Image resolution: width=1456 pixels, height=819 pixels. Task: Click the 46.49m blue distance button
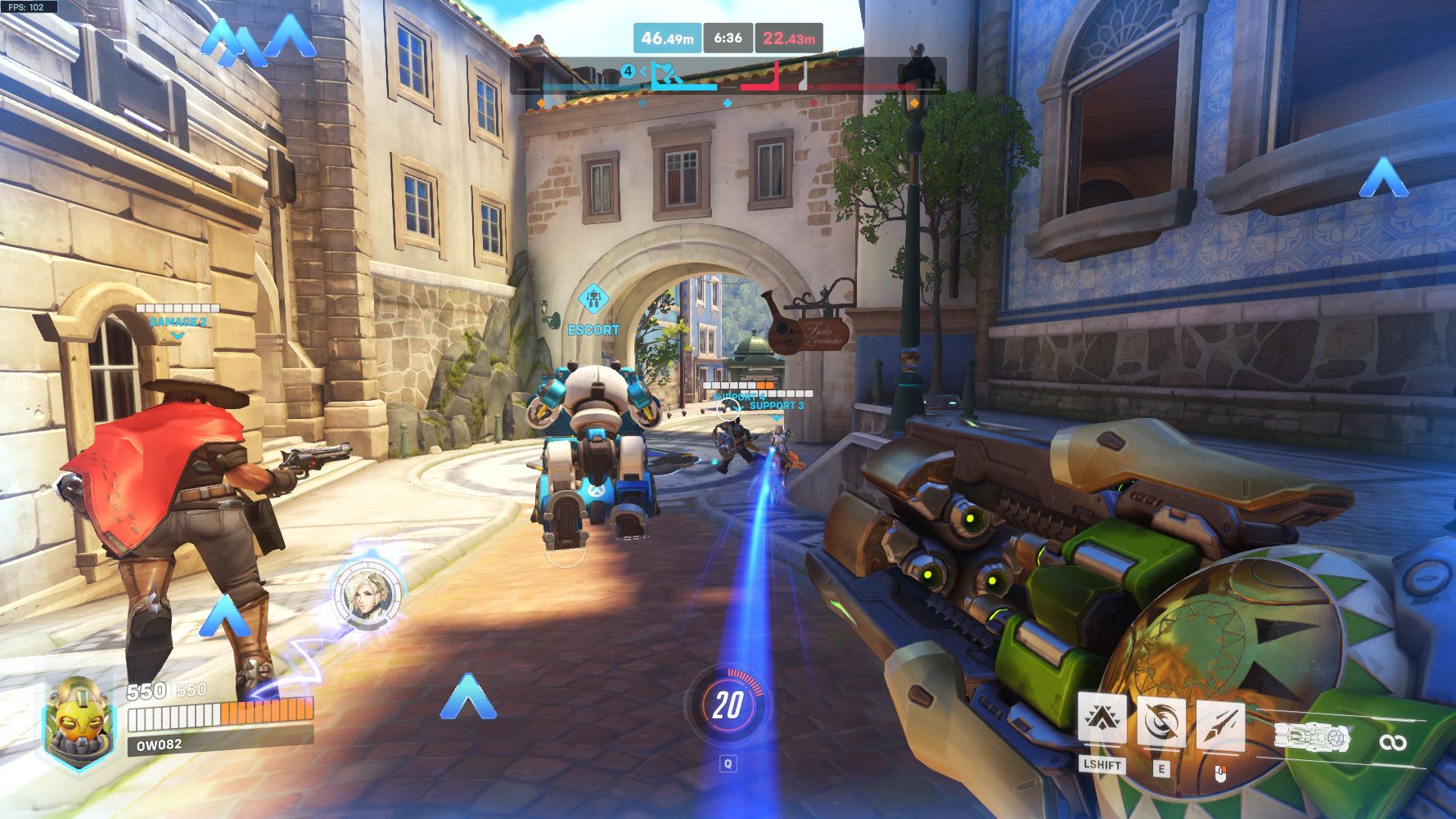[667, 38]
